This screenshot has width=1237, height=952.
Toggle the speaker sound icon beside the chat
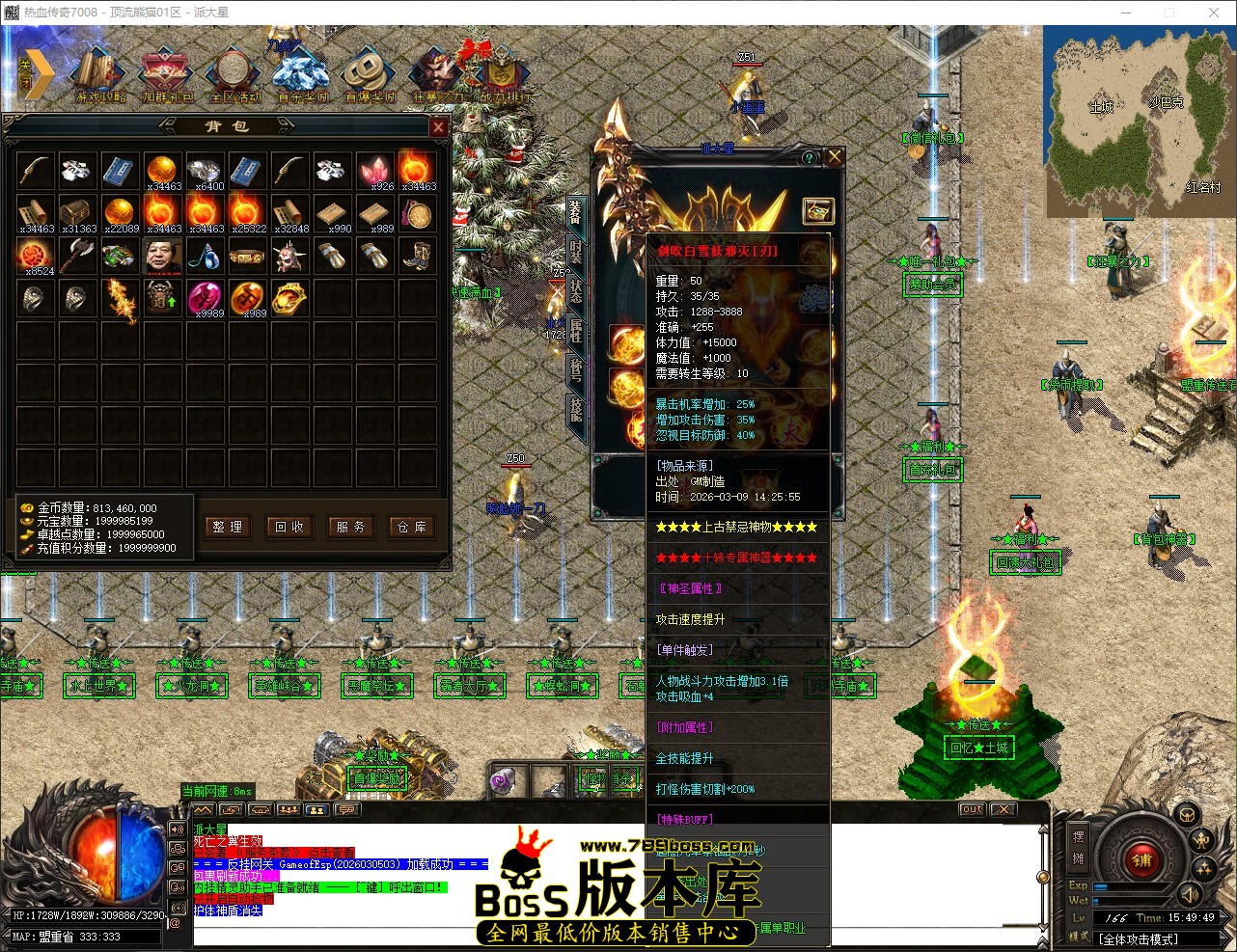tap(177, 830)
